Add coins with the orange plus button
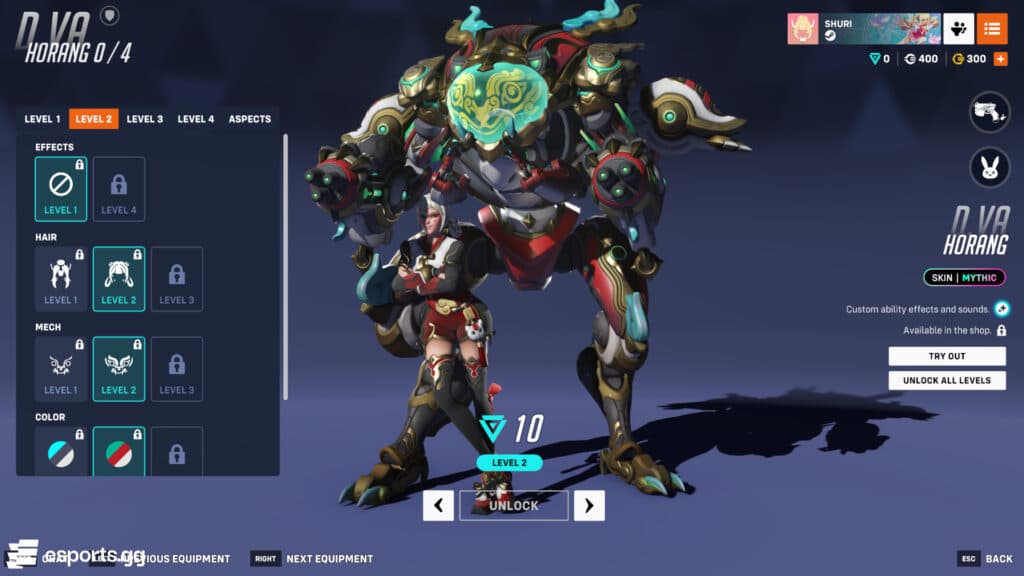This screenshot has height=576, width=1024. [x=1000, y=59]
